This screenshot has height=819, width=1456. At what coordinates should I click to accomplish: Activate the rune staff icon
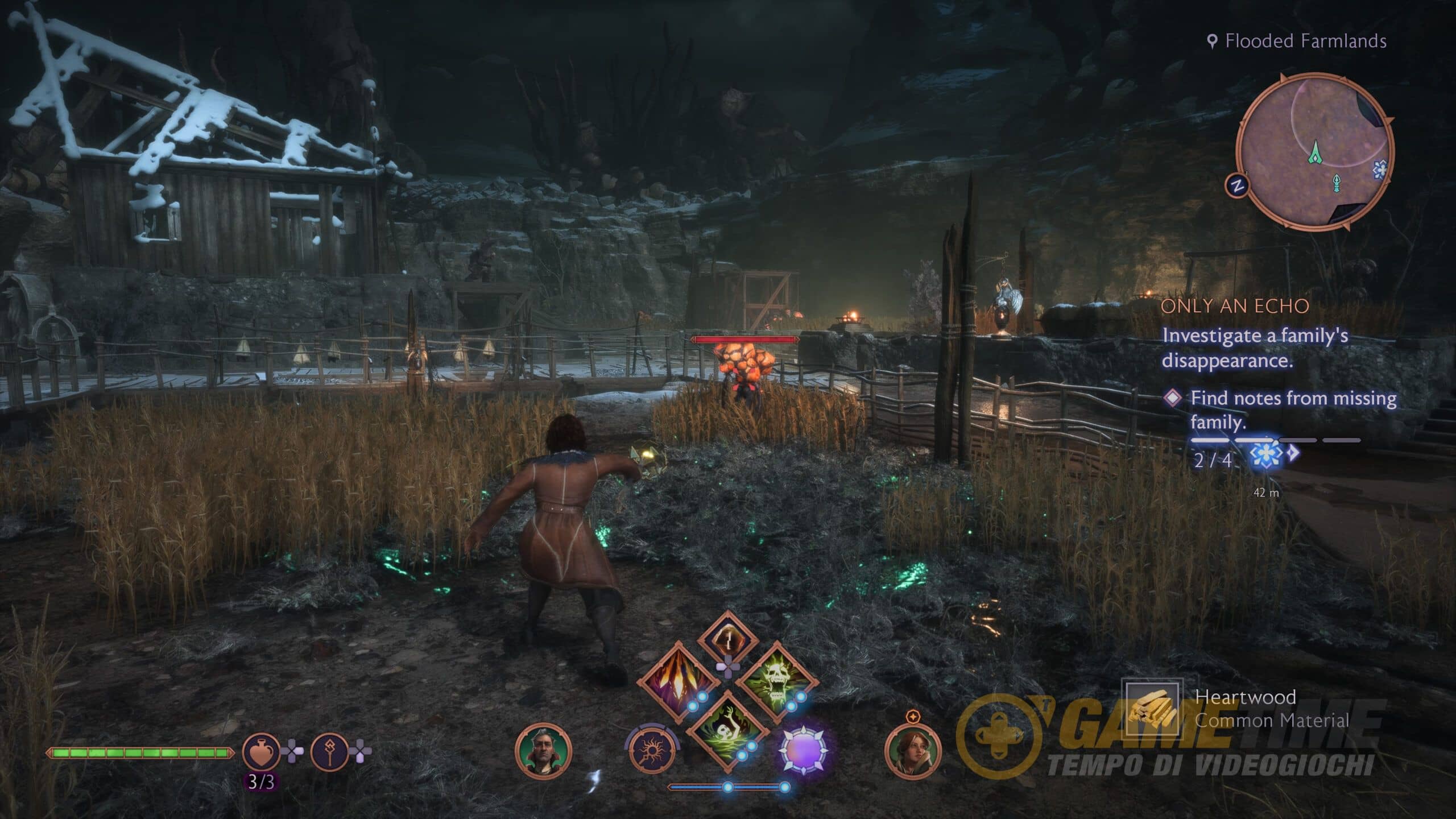click(329, 752)
